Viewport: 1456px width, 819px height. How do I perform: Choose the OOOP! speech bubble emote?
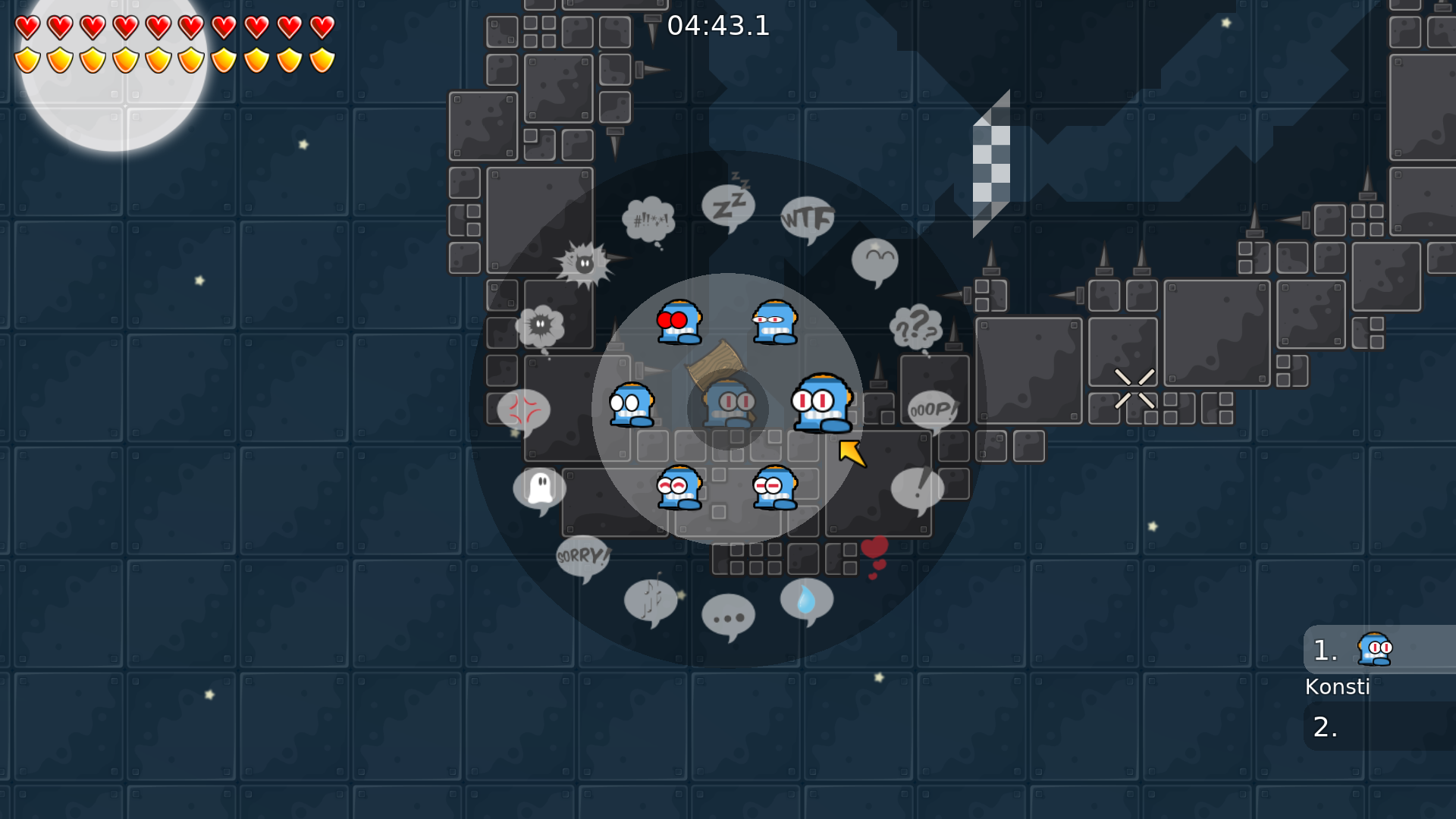933,407
